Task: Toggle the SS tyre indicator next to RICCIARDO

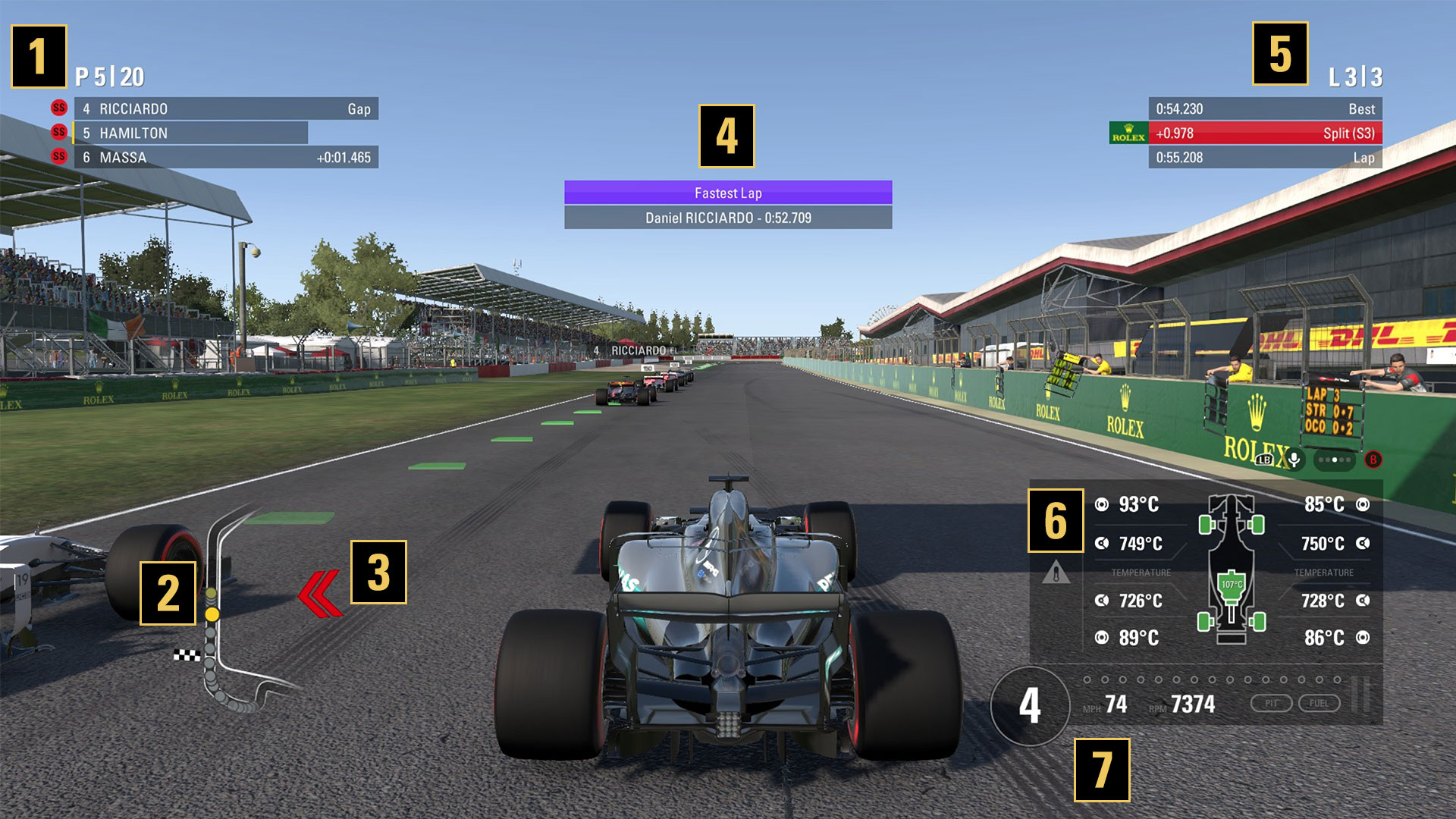Action: [58, 108]
